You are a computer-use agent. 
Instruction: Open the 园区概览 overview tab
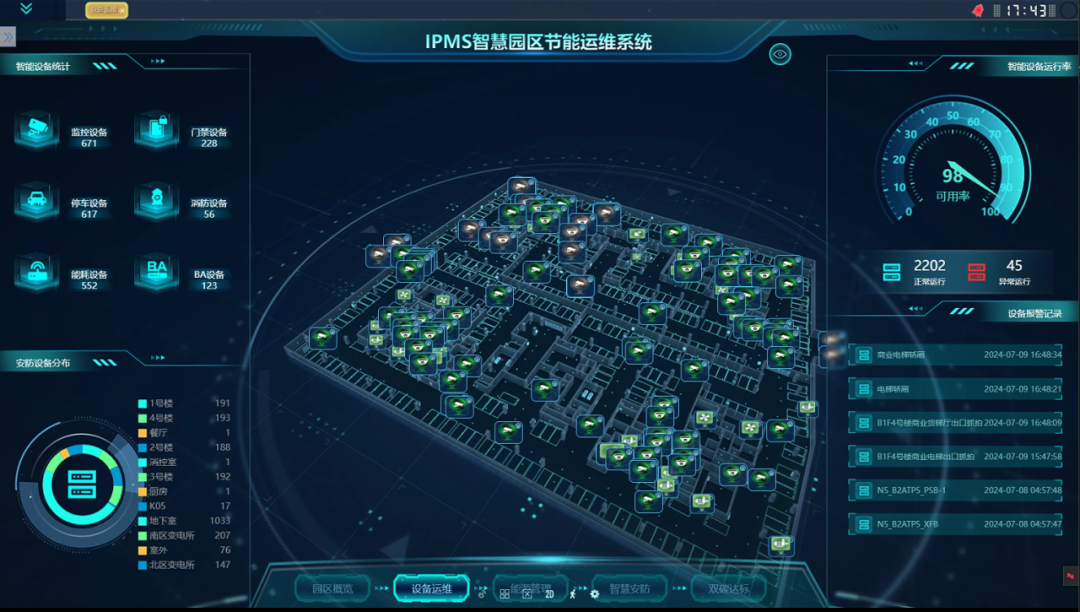pos(332,588)
